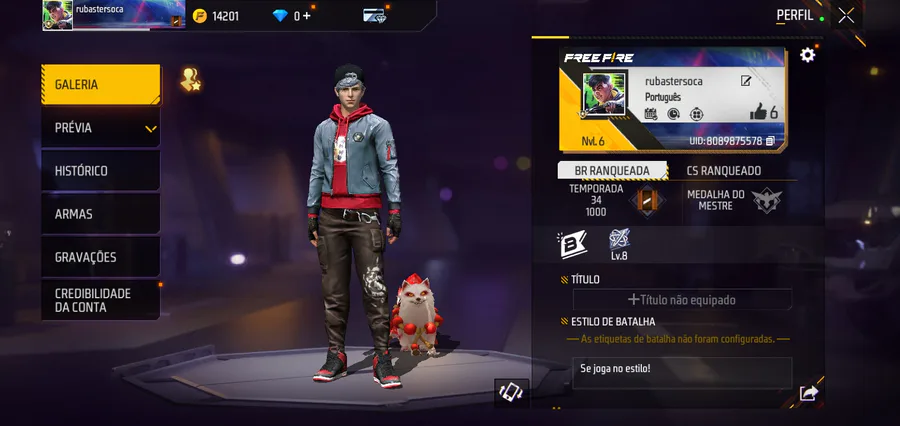Click the gold coins balance
Image resolution: width=900 pixels, height=426 pixels.
(216, 16)
